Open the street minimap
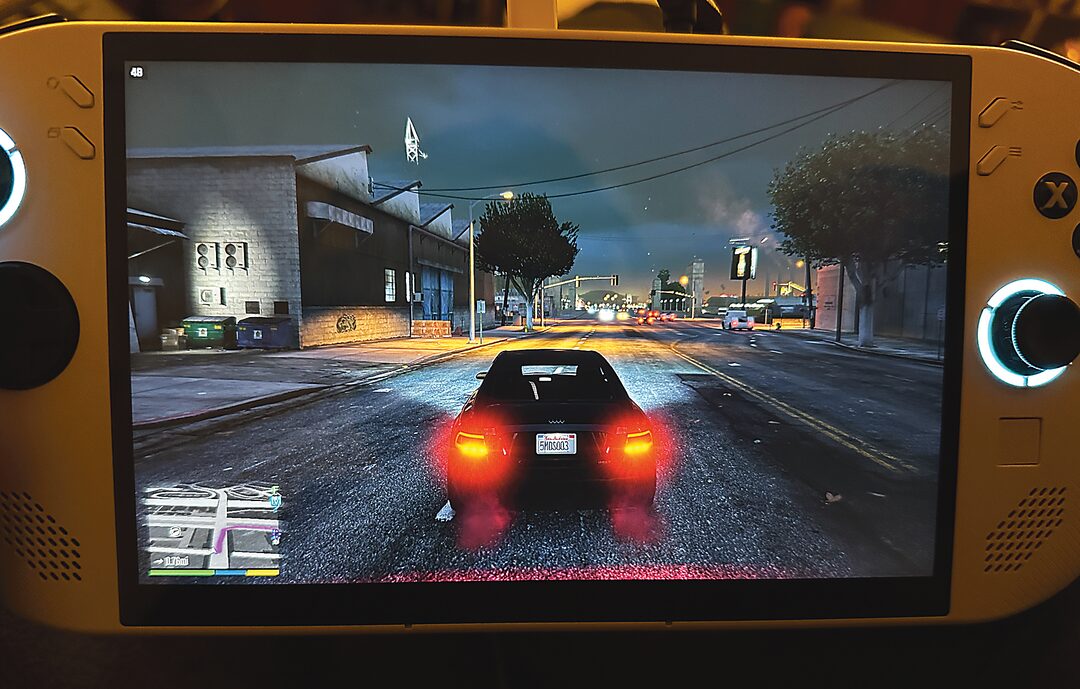 pyautogui.click(x=213, y=527)
